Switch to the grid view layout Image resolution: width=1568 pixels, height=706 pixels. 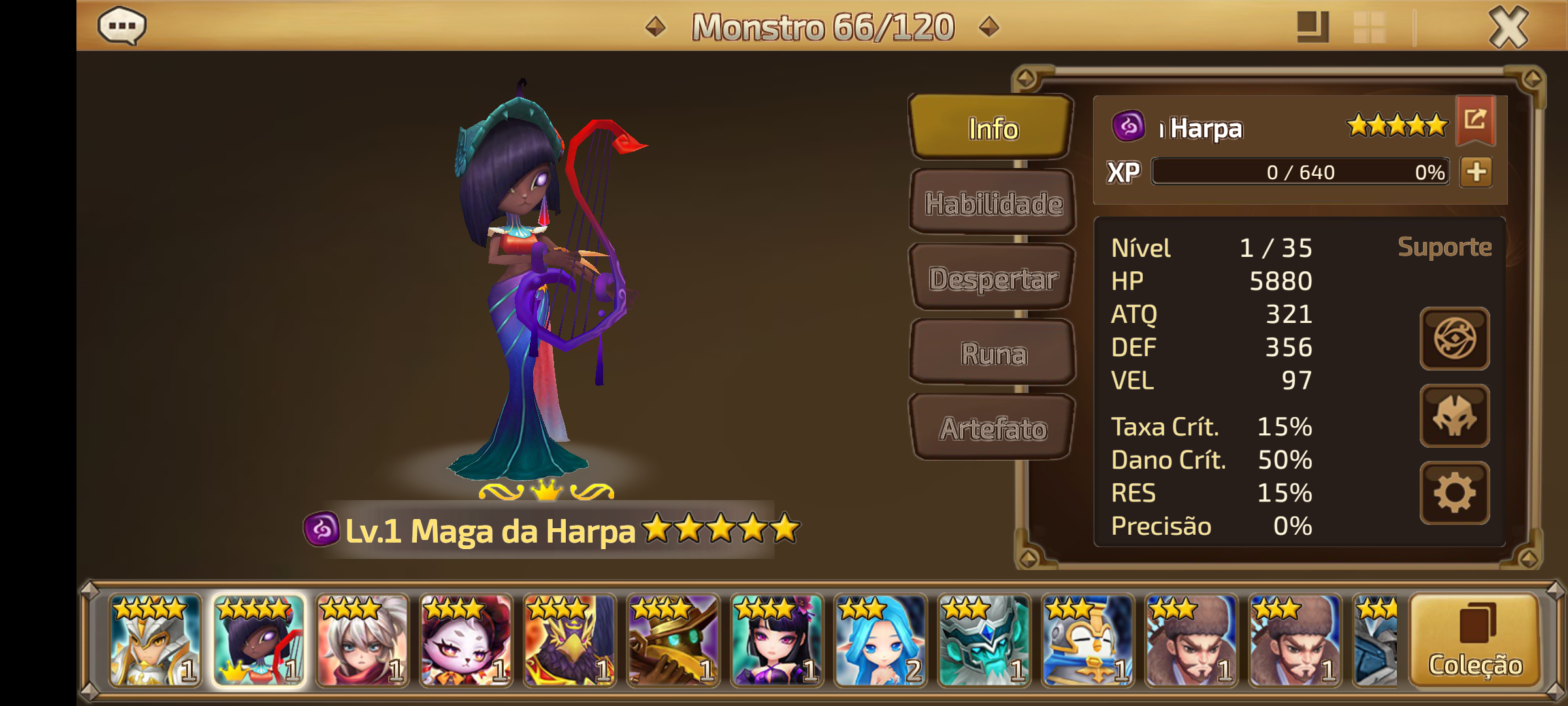[1370, 27]
